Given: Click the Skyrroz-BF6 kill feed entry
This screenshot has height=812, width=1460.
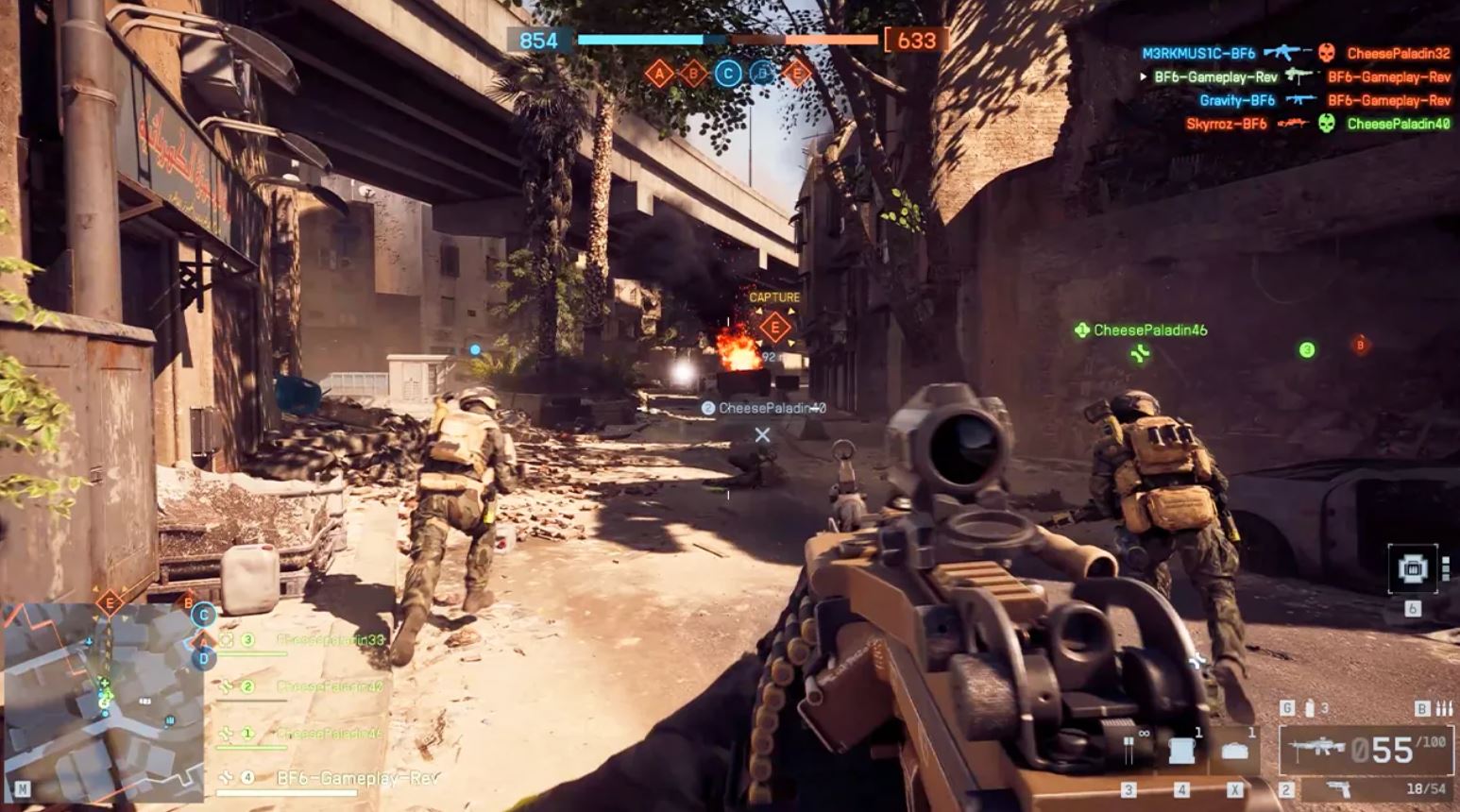Looking at the screenshot, I should 1226,124.
